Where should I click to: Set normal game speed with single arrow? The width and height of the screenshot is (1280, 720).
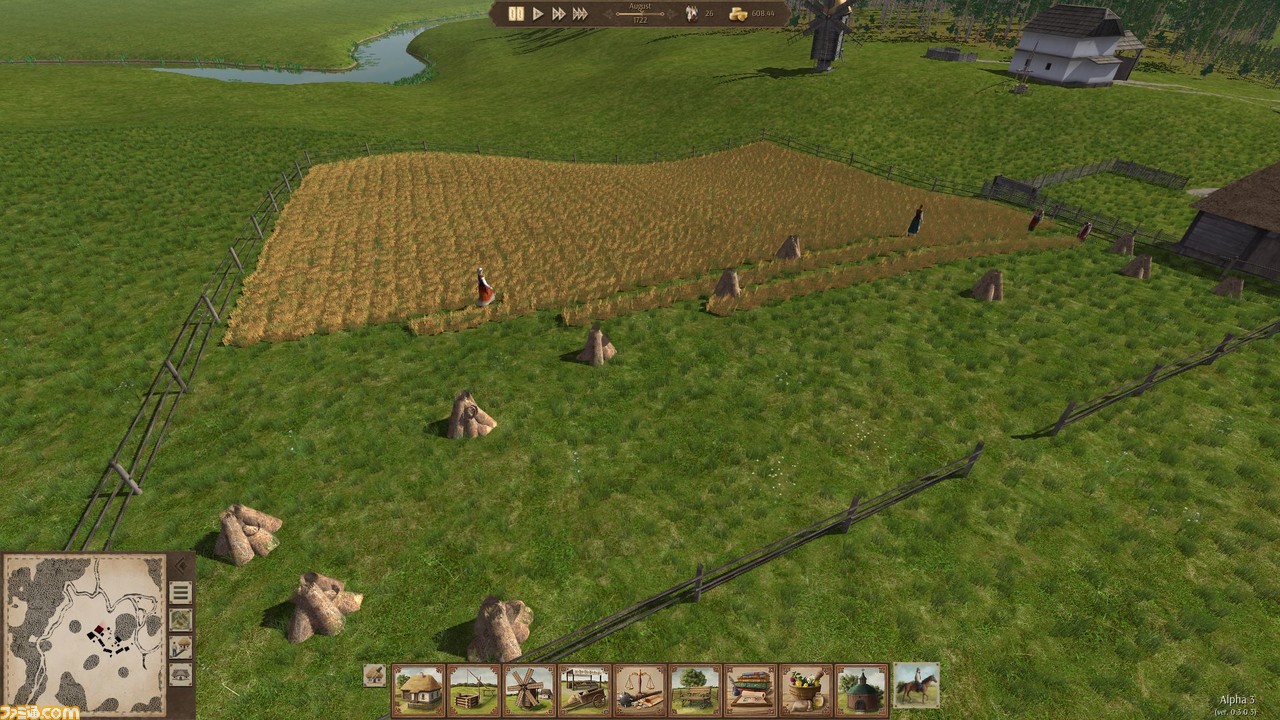tap(538, 14)
